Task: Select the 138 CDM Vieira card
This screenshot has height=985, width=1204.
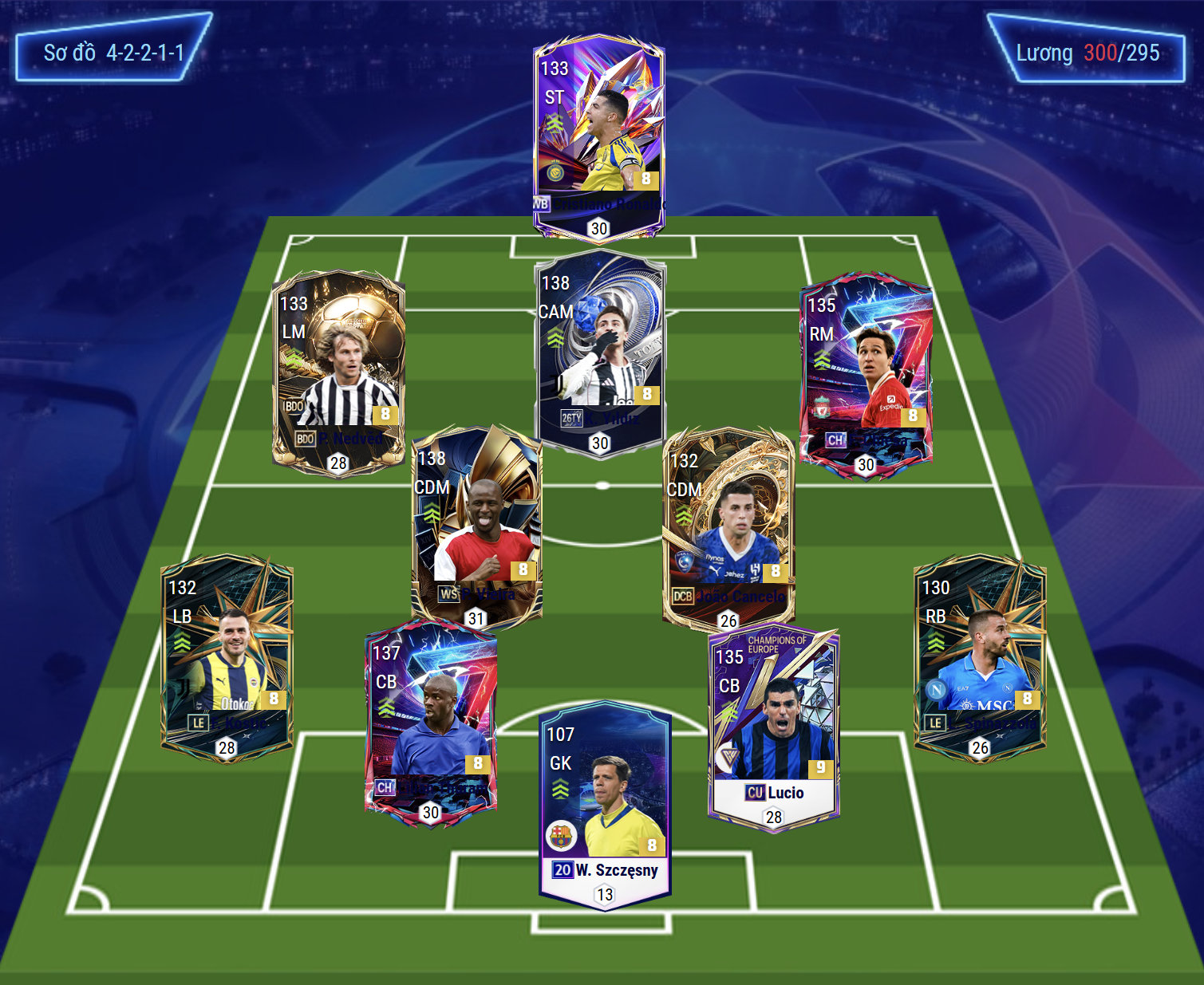Action: [x=476, y=526]
